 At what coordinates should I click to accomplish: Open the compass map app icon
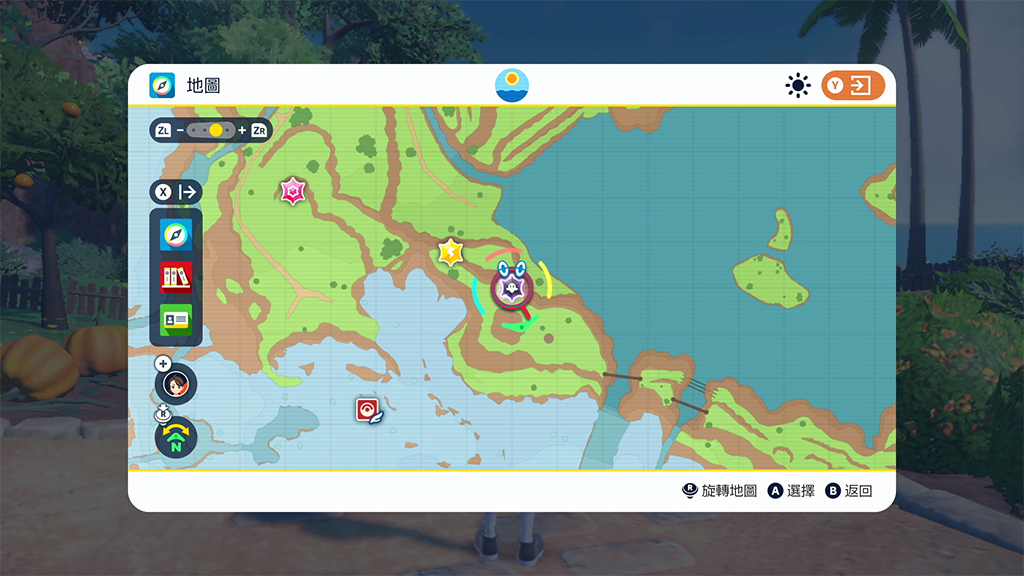coord(176,236)
